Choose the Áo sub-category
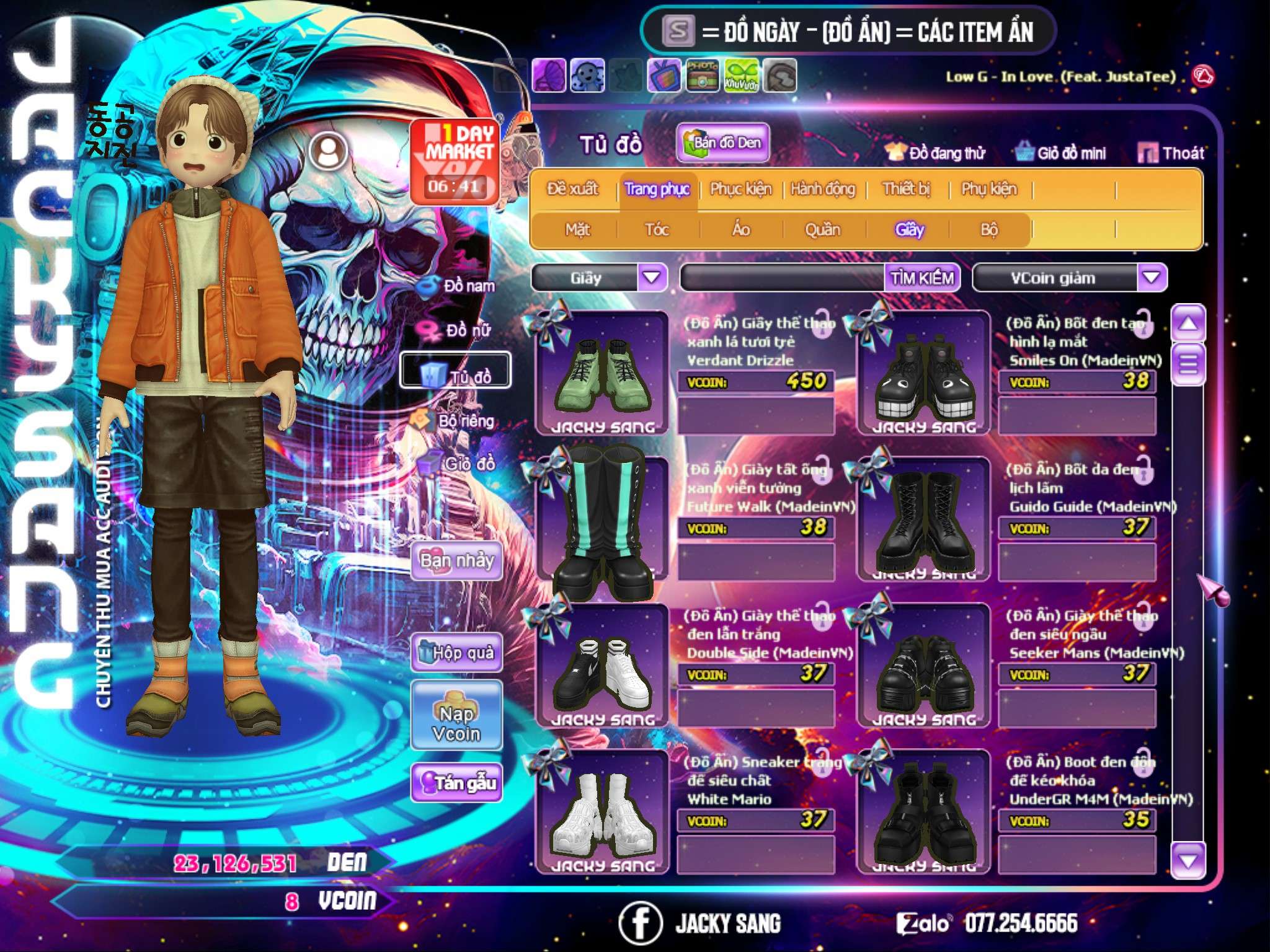 (740, 230)
